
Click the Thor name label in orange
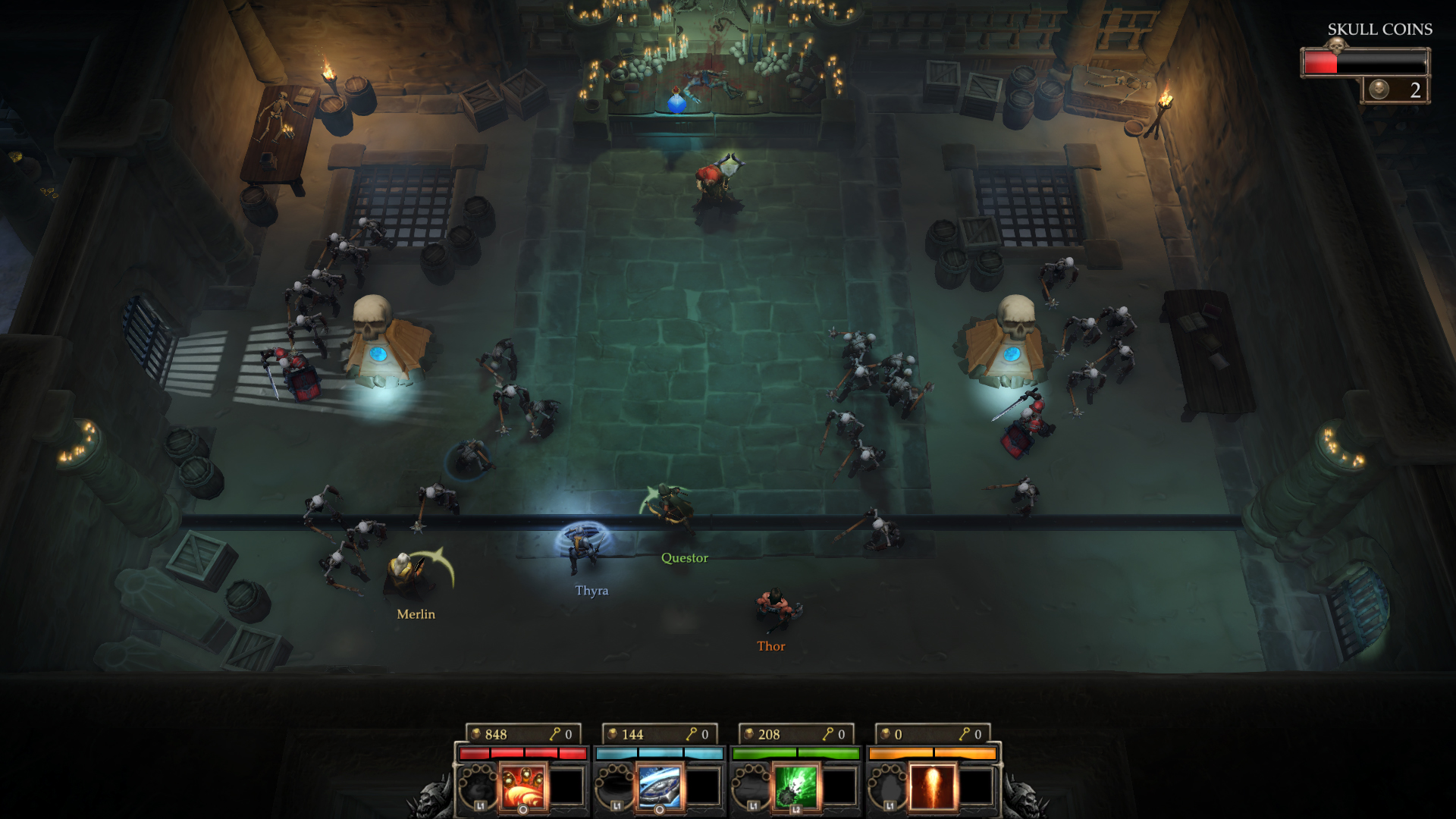tap(770, 645)
